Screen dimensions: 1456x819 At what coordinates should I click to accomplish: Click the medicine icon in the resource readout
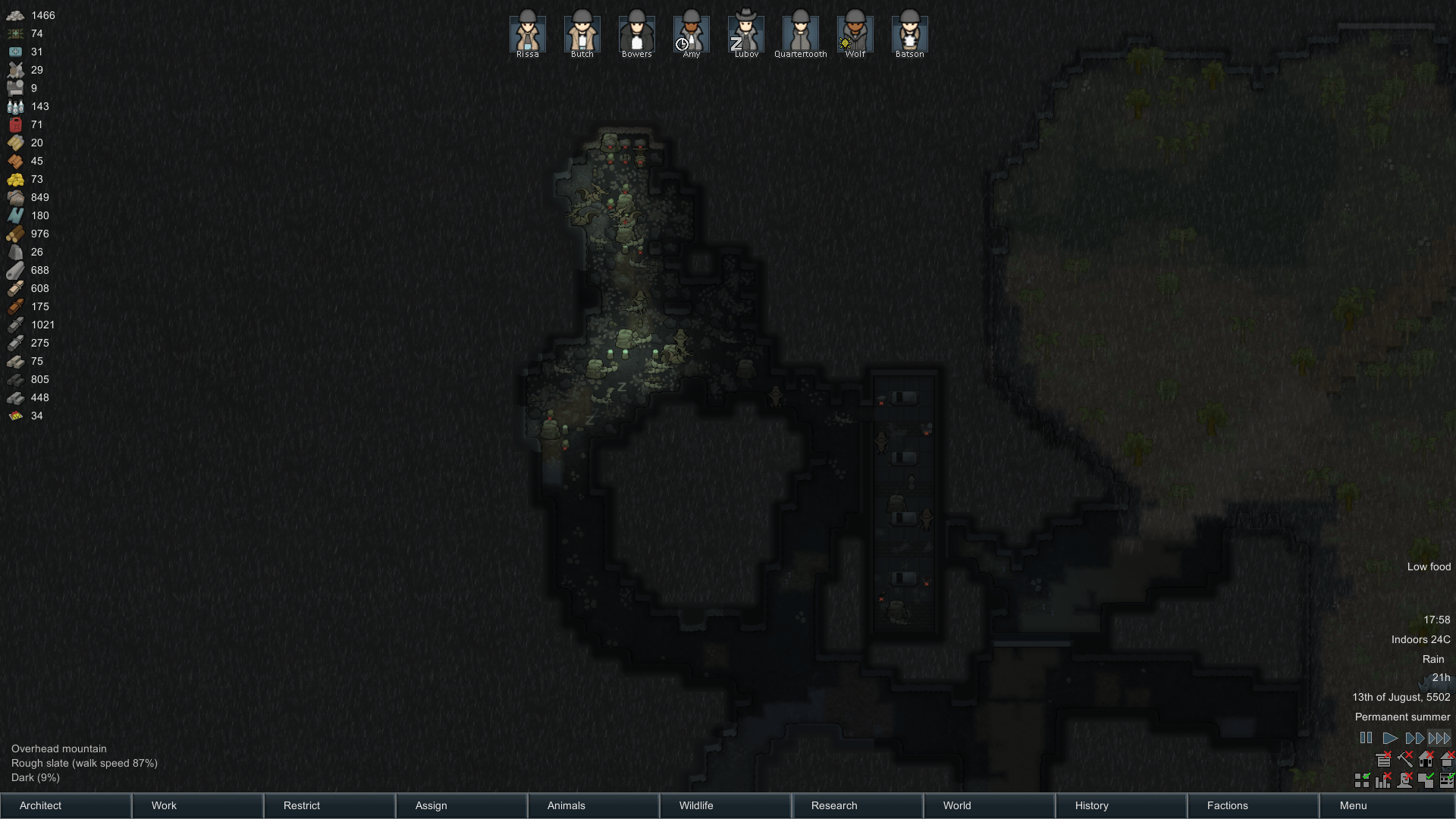15,52
